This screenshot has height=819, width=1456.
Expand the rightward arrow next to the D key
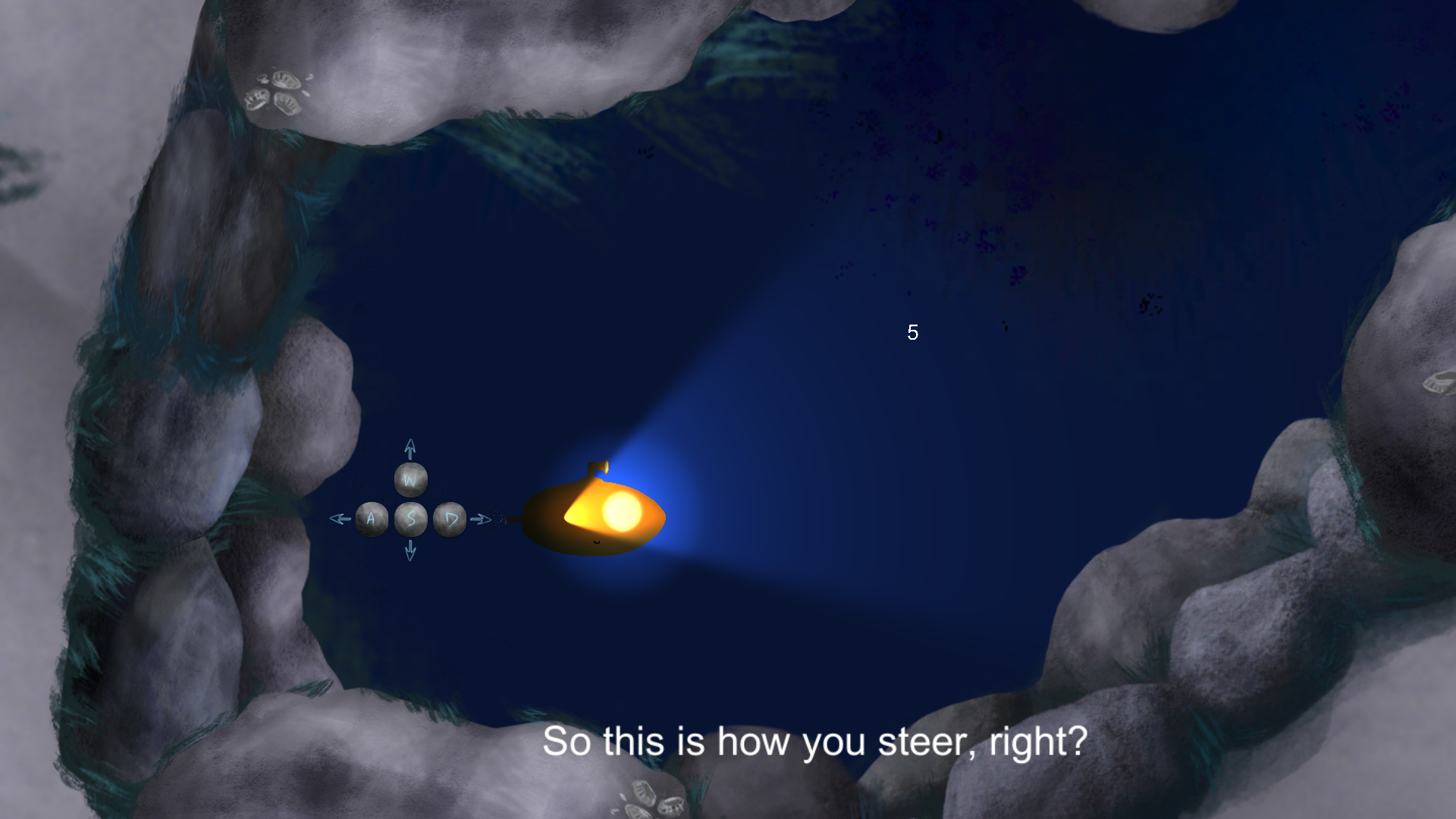point(481,517)
